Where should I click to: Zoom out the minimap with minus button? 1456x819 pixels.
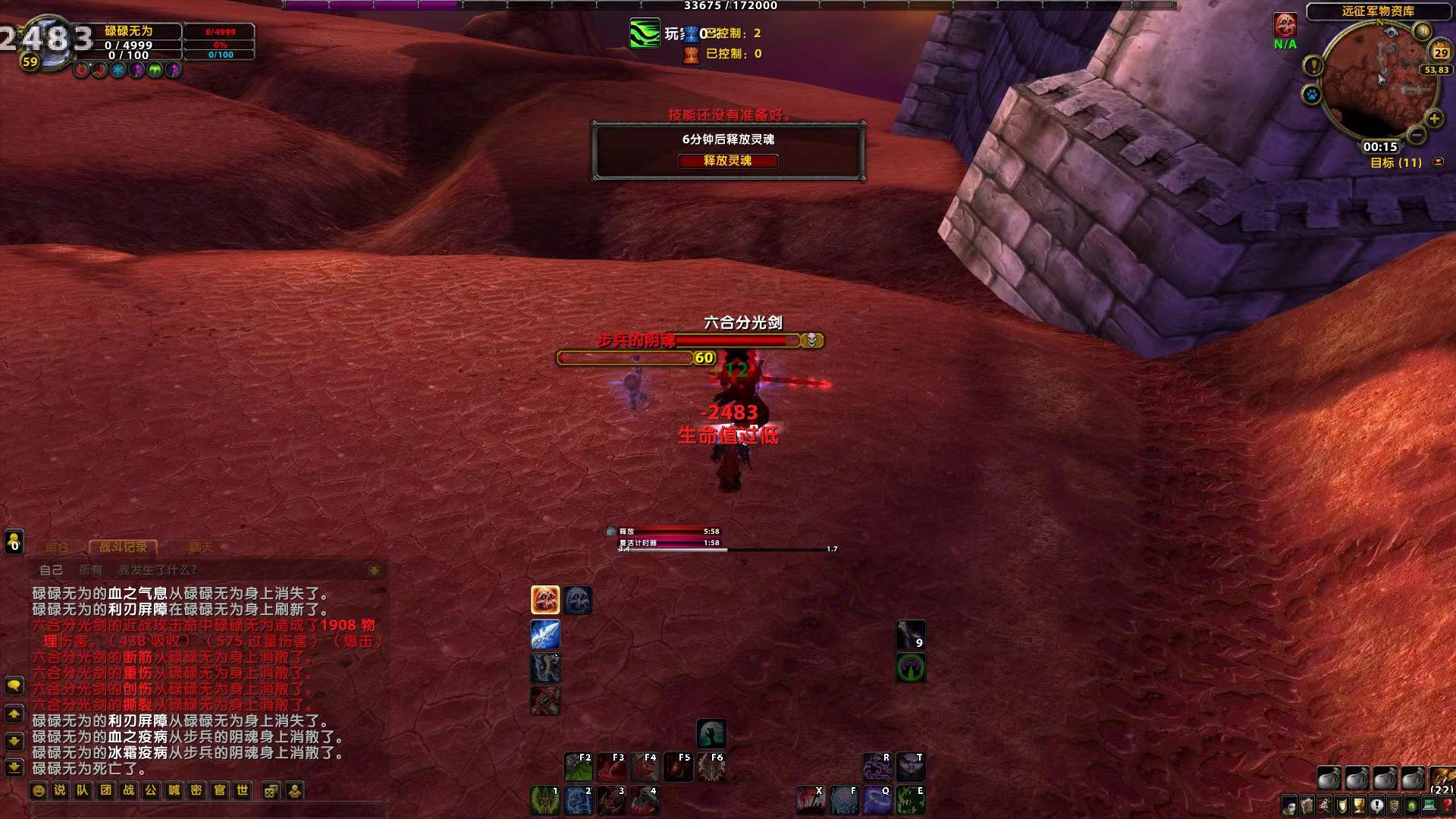[1415, 135]
